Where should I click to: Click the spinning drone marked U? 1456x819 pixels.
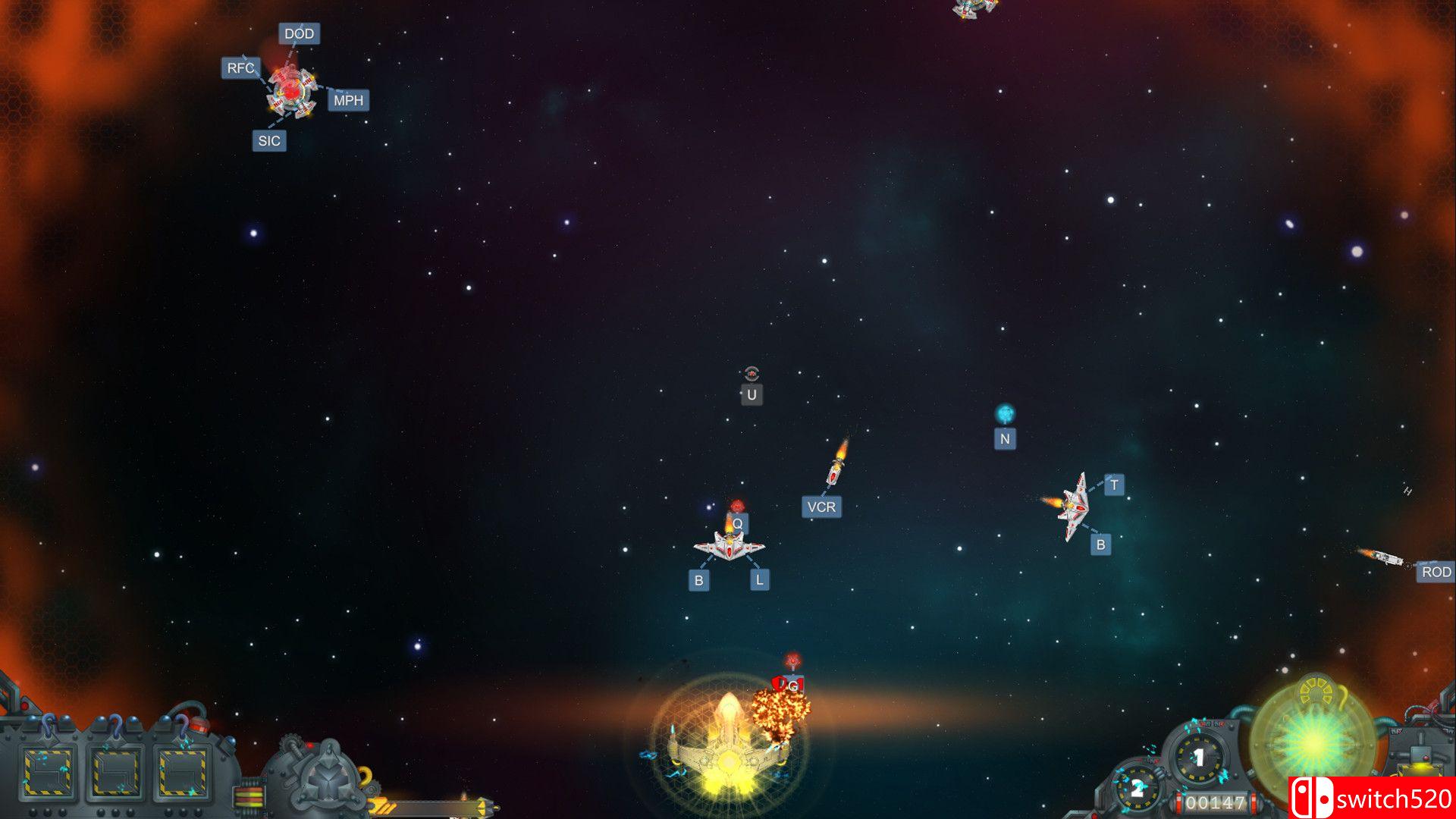click(752, 394)
